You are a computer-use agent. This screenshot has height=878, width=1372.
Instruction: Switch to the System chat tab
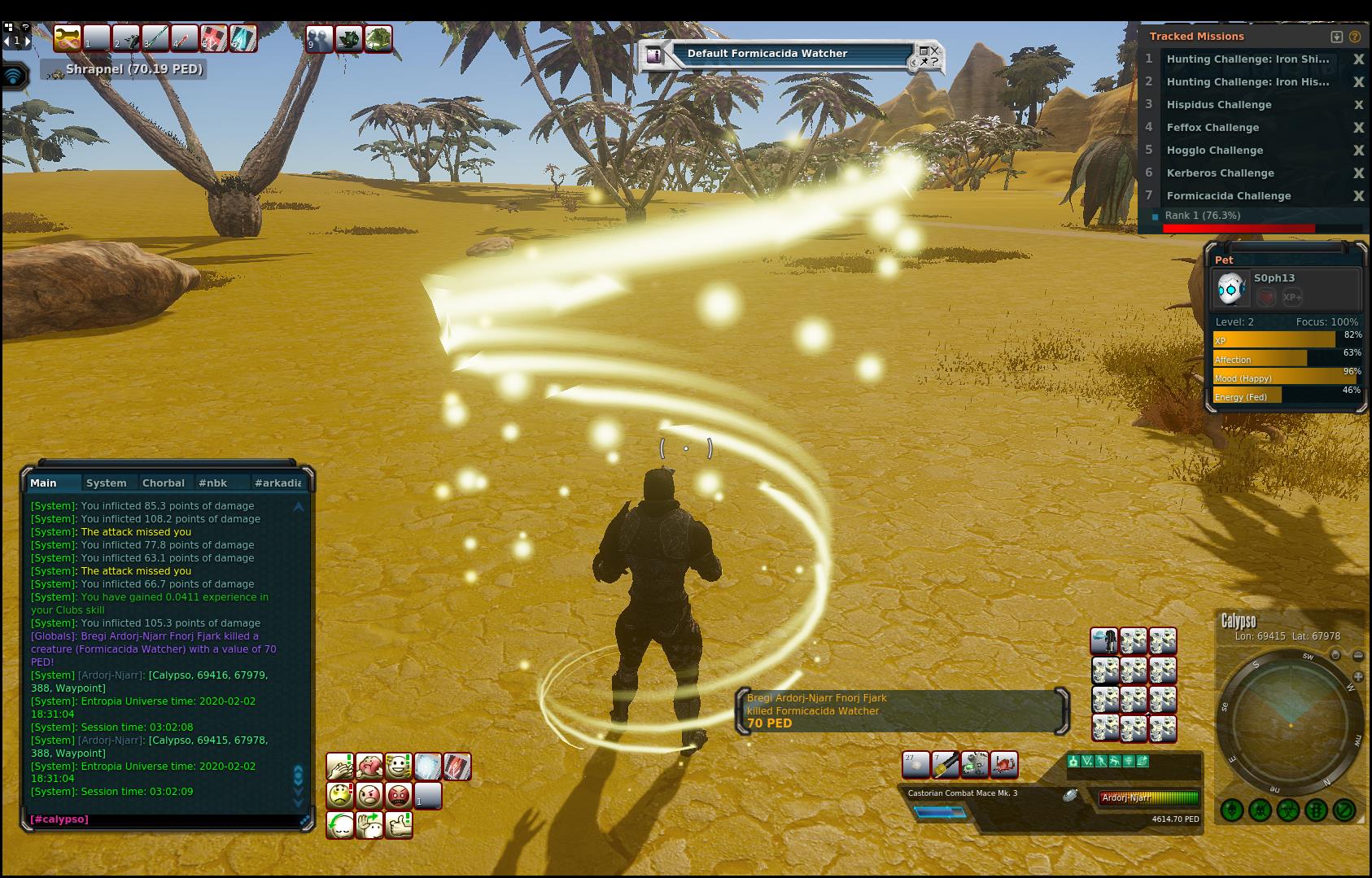(106, 483)
